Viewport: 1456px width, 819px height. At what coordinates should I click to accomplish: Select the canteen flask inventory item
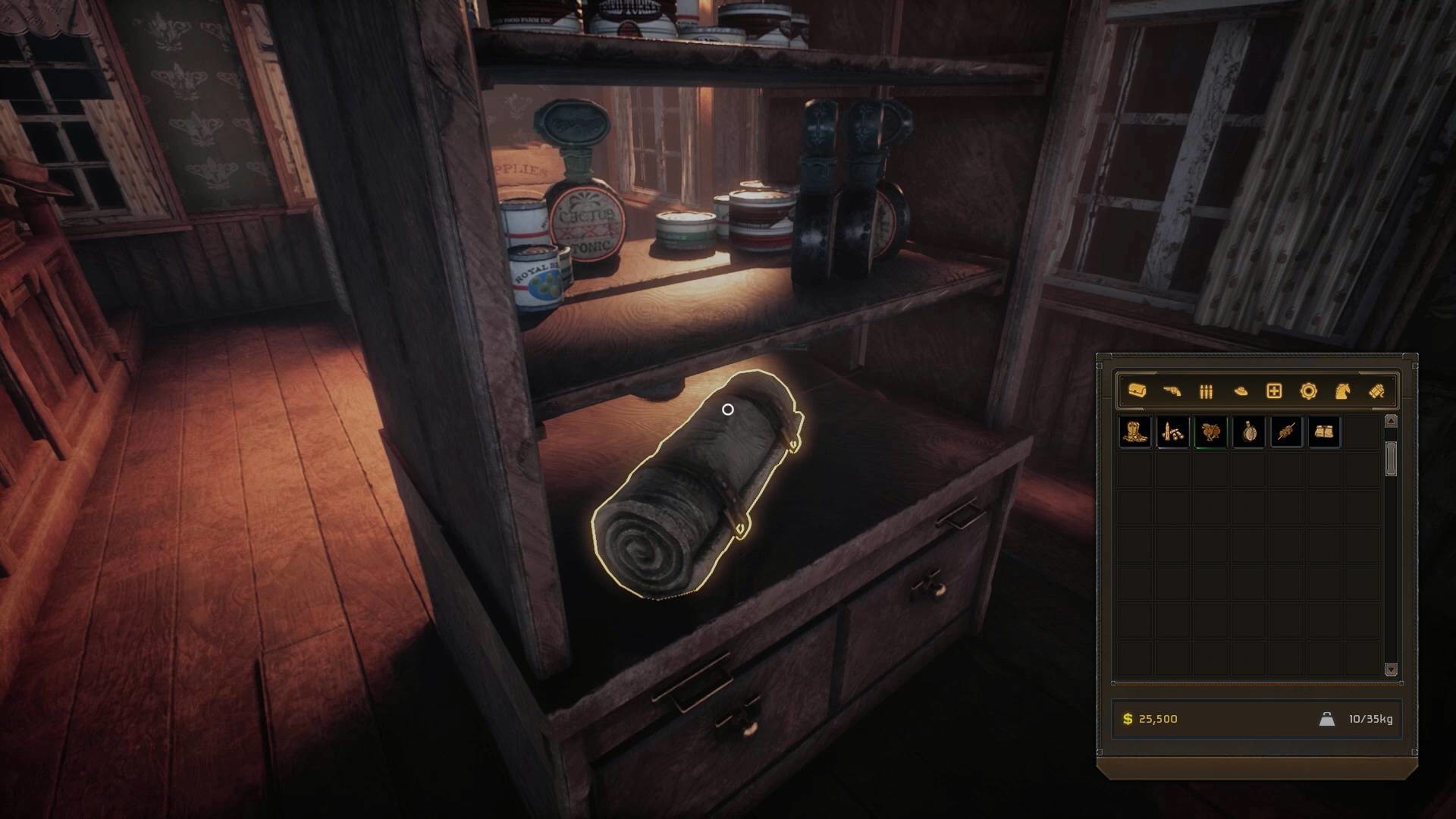click(x=1249, y=432)
